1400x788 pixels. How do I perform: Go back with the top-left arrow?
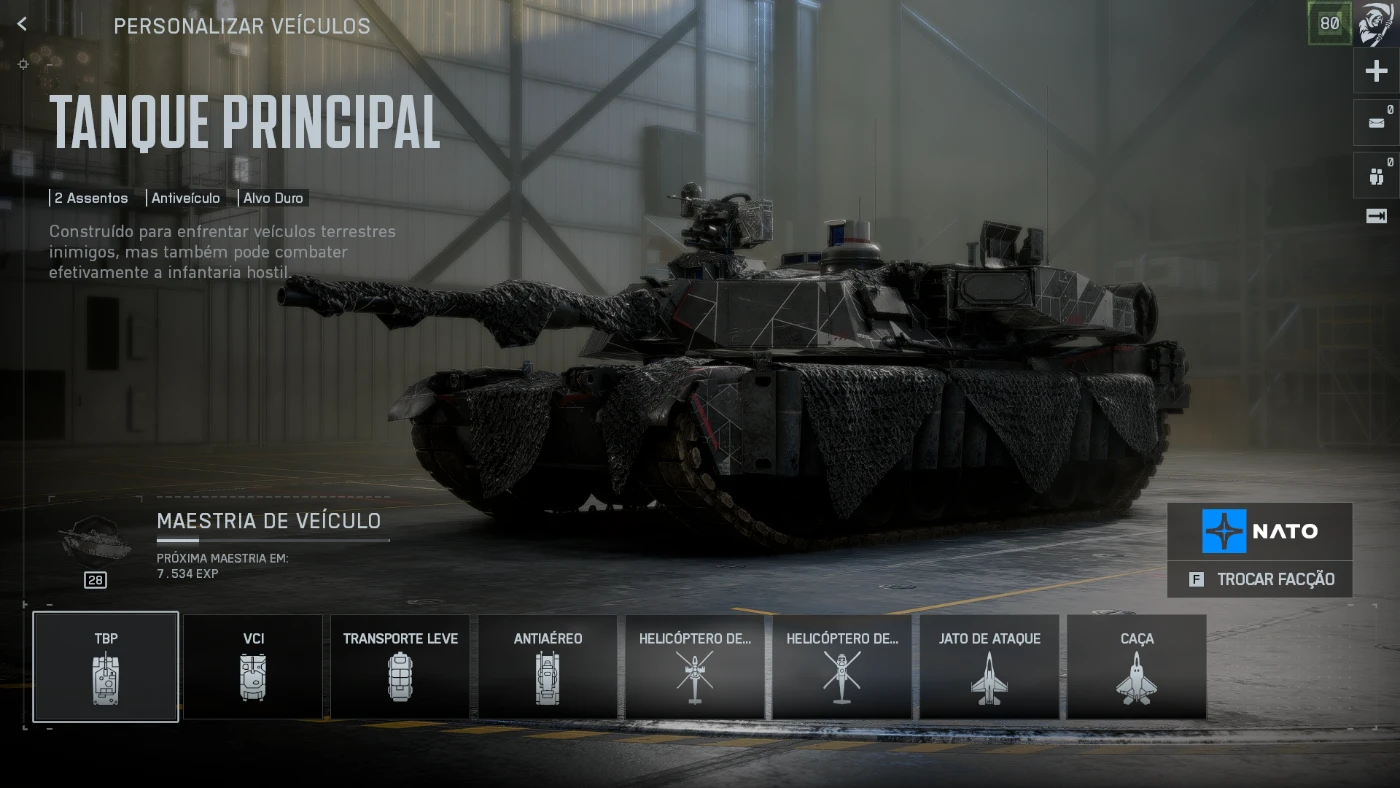(22, 25)
